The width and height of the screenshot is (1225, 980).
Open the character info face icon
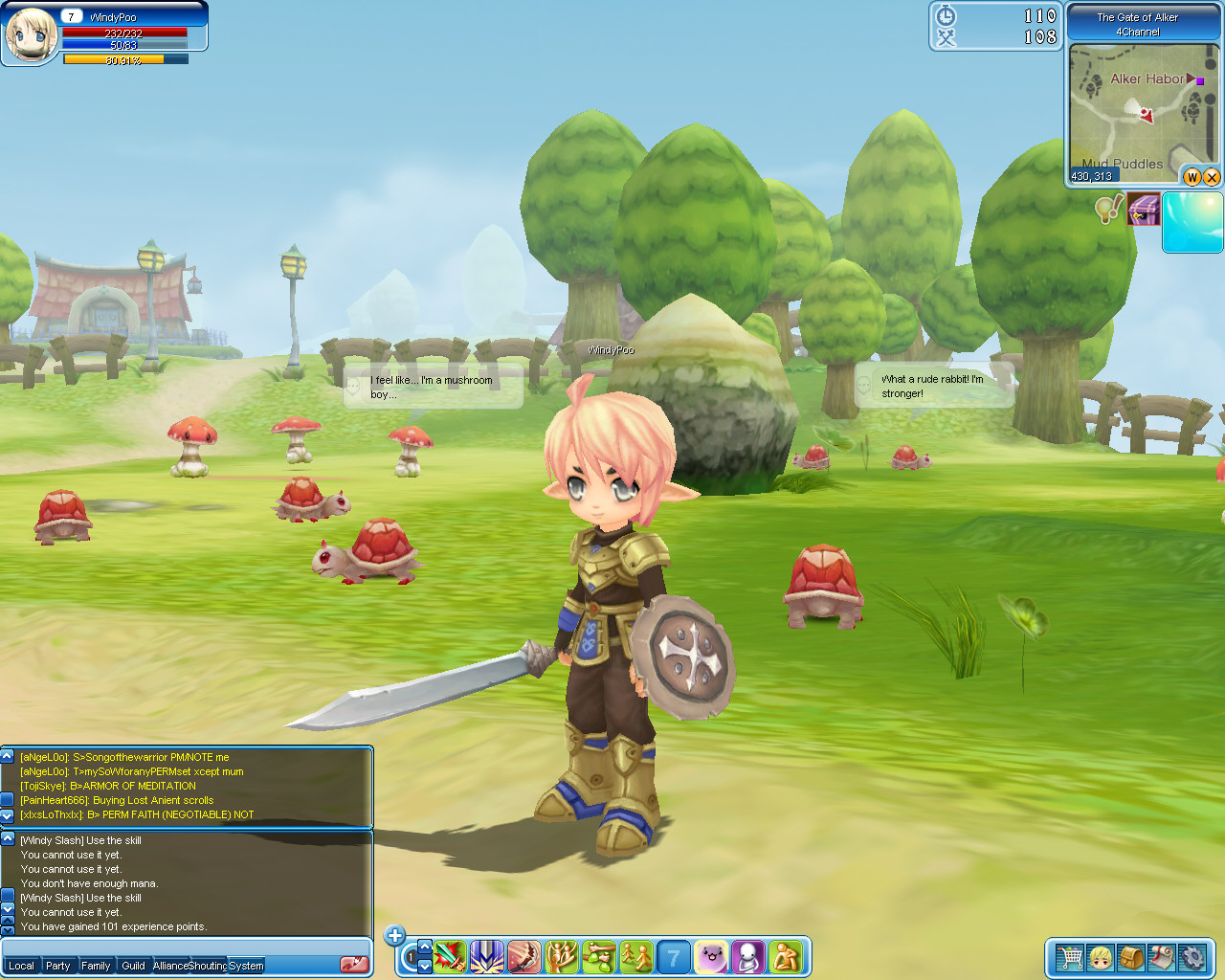coord(1100,957)
